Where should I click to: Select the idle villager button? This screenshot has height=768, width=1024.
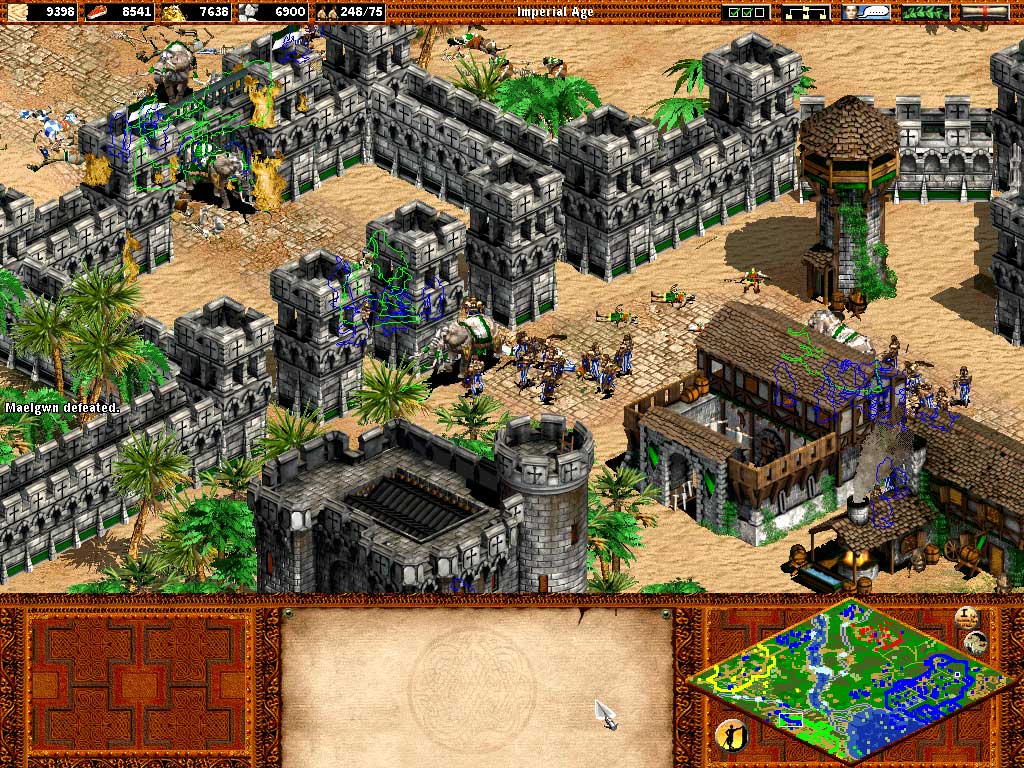click(729, 734)
